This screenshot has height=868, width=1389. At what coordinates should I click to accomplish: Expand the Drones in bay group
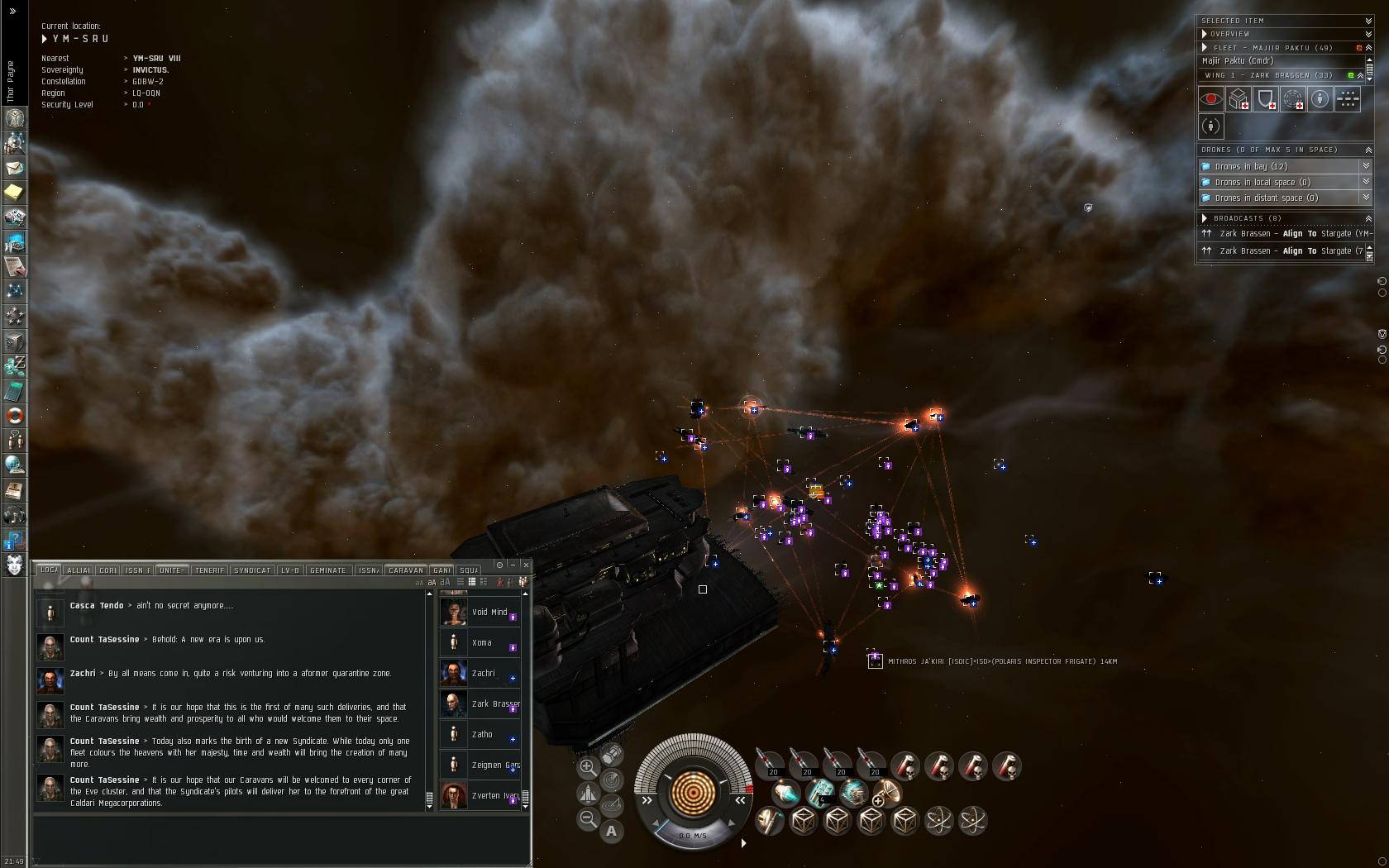tap(1366, 166)
